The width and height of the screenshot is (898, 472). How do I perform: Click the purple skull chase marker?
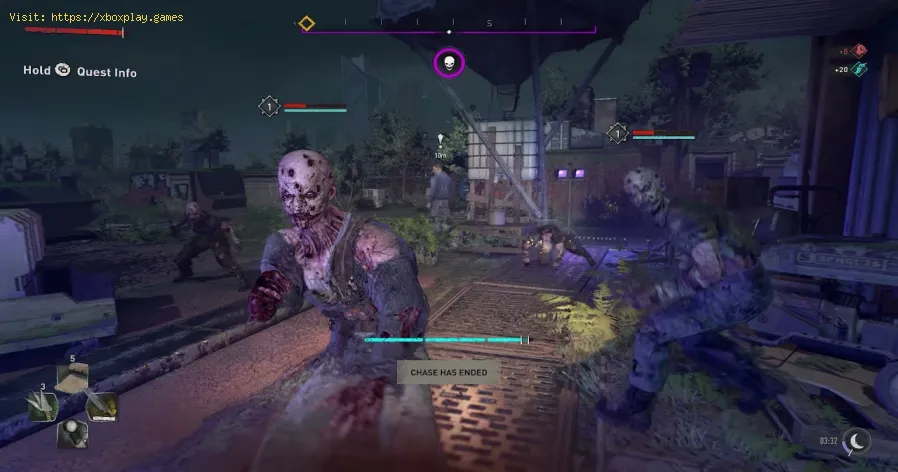(449, 65)
